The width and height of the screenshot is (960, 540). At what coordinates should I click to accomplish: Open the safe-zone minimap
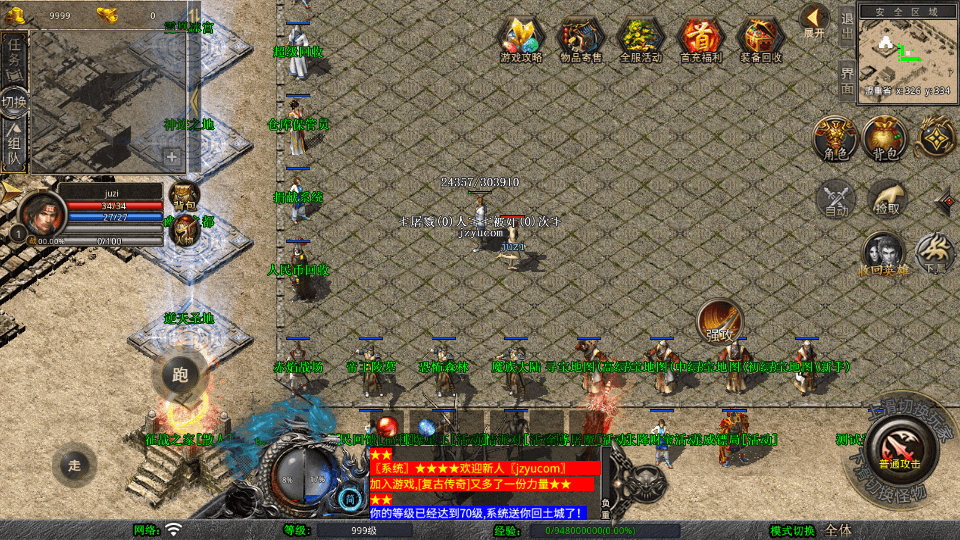[x=907, y=52]
